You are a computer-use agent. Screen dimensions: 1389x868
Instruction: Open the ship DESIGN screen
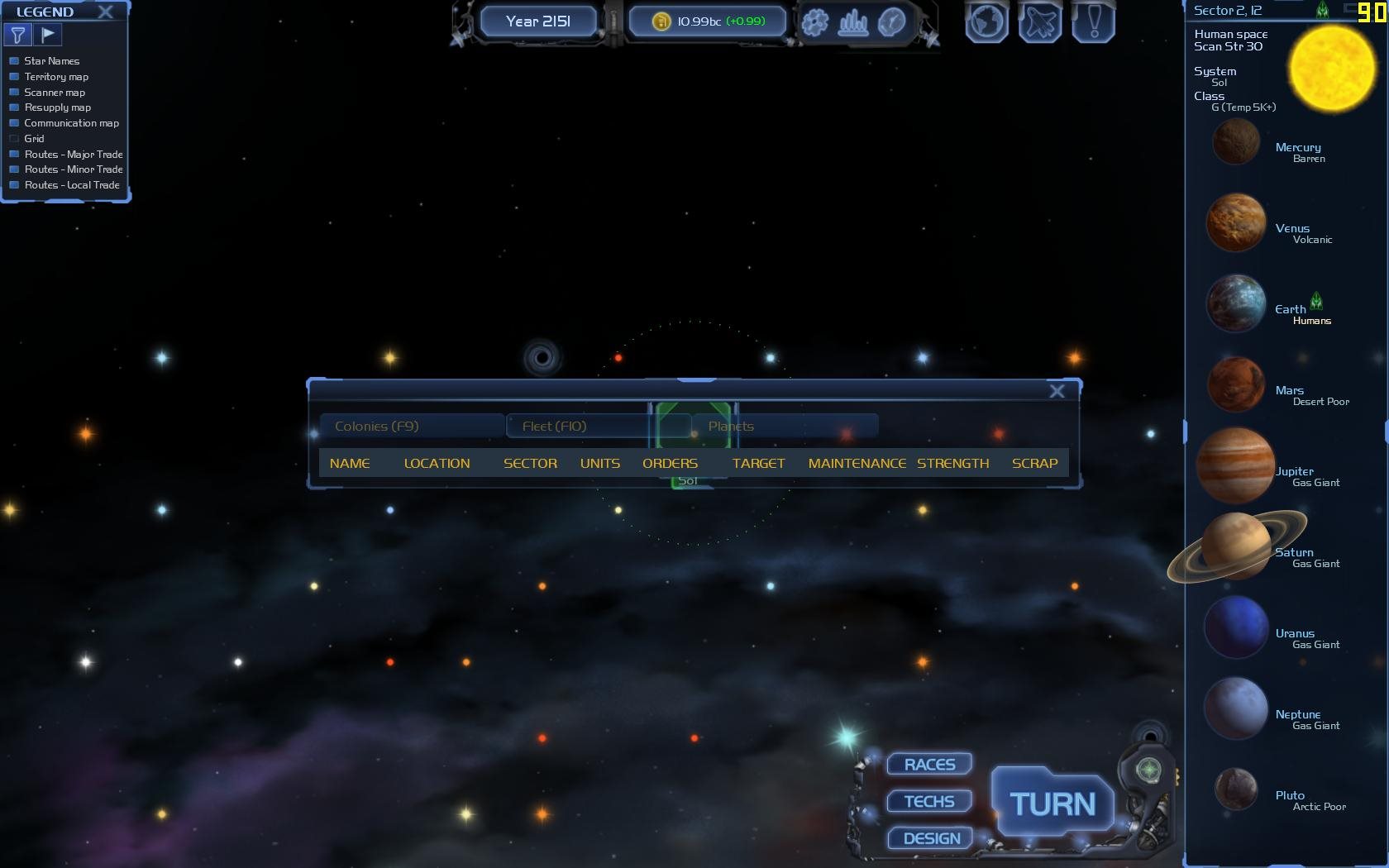(931, 838)
